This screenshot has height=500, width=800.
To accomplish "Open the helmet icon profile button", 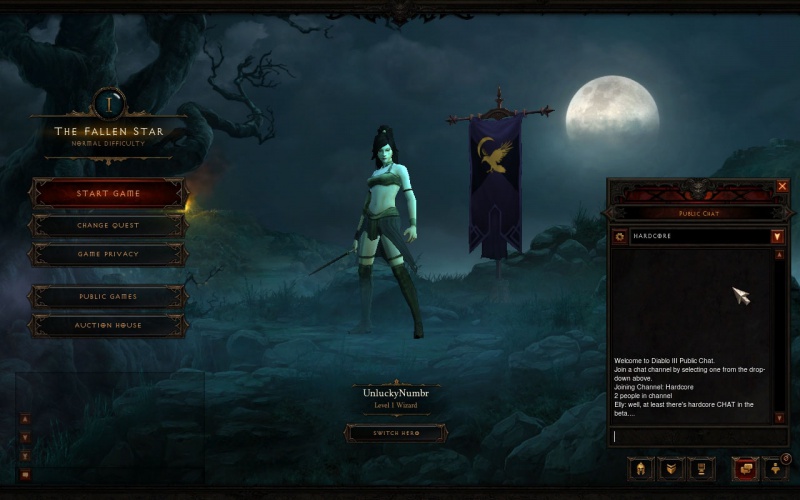I will coord(641,468).
